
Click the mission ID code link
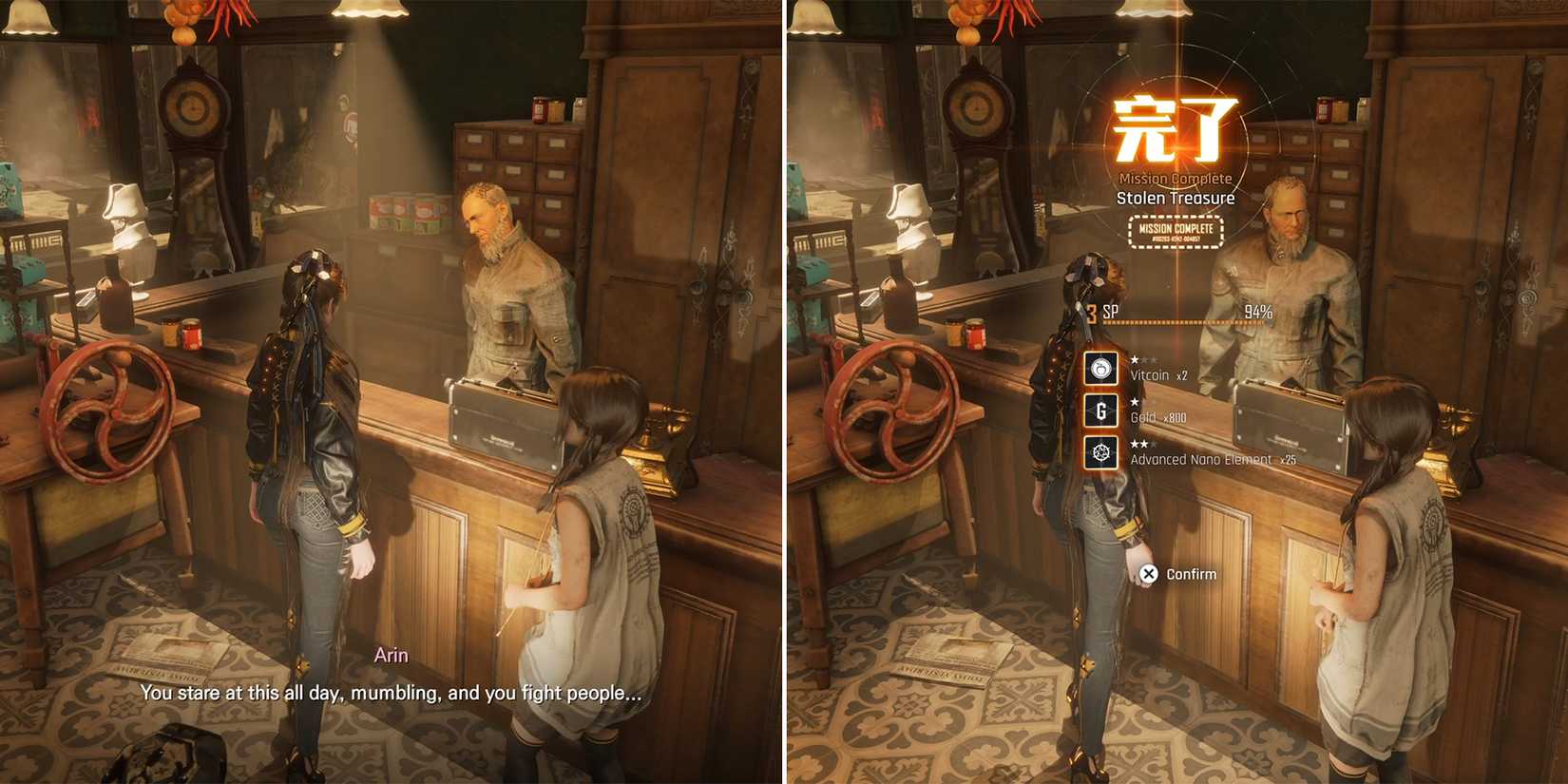tap(1175, 239)
